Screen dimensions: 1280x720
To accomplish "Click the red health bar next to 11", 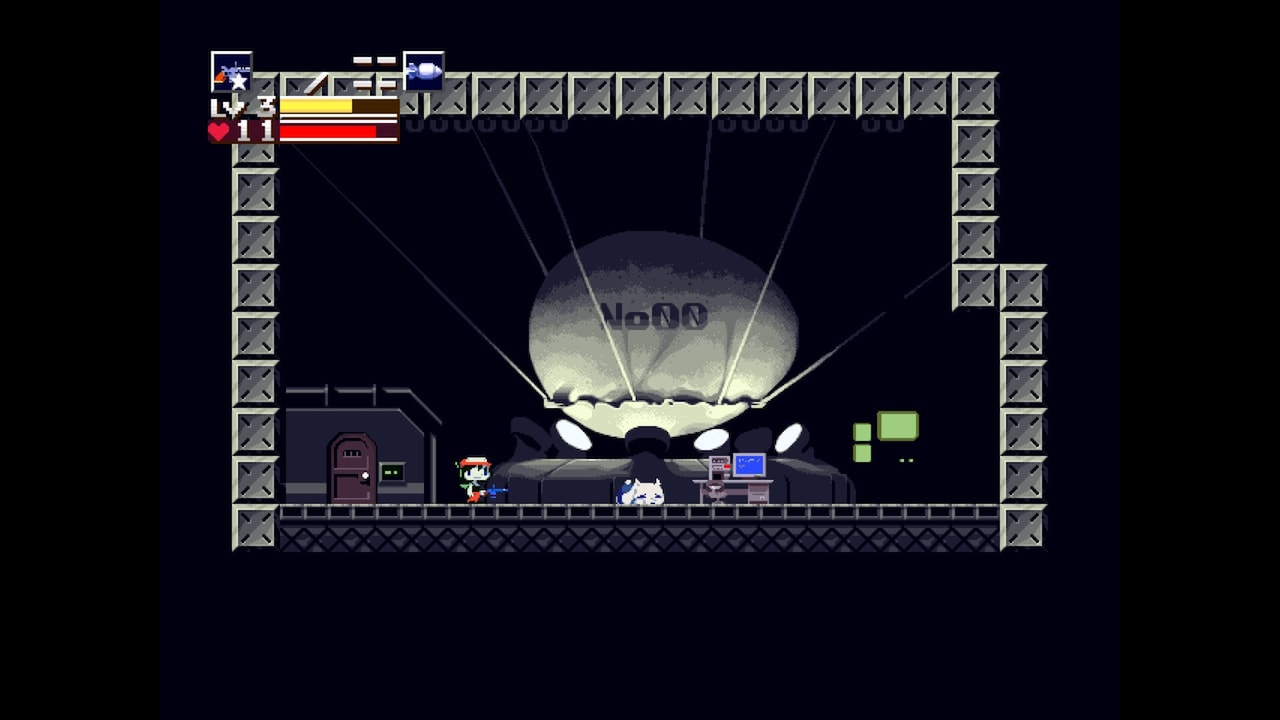I will [x=326, y=131].
